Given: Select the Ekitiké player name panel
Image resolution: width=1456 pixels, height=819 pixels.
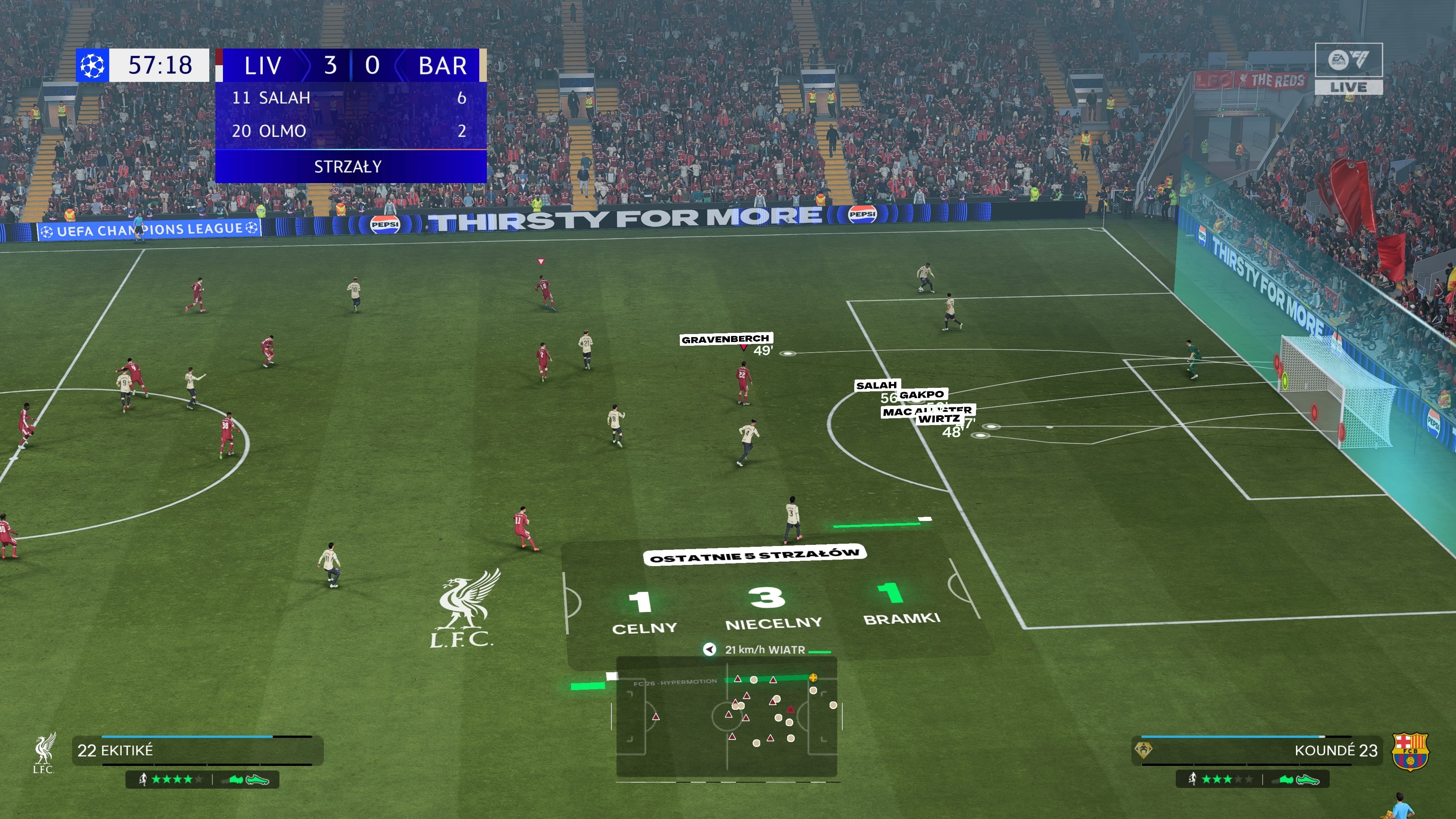Looking at the screenshot, I should pyautogui.click(x=197, y=750).
